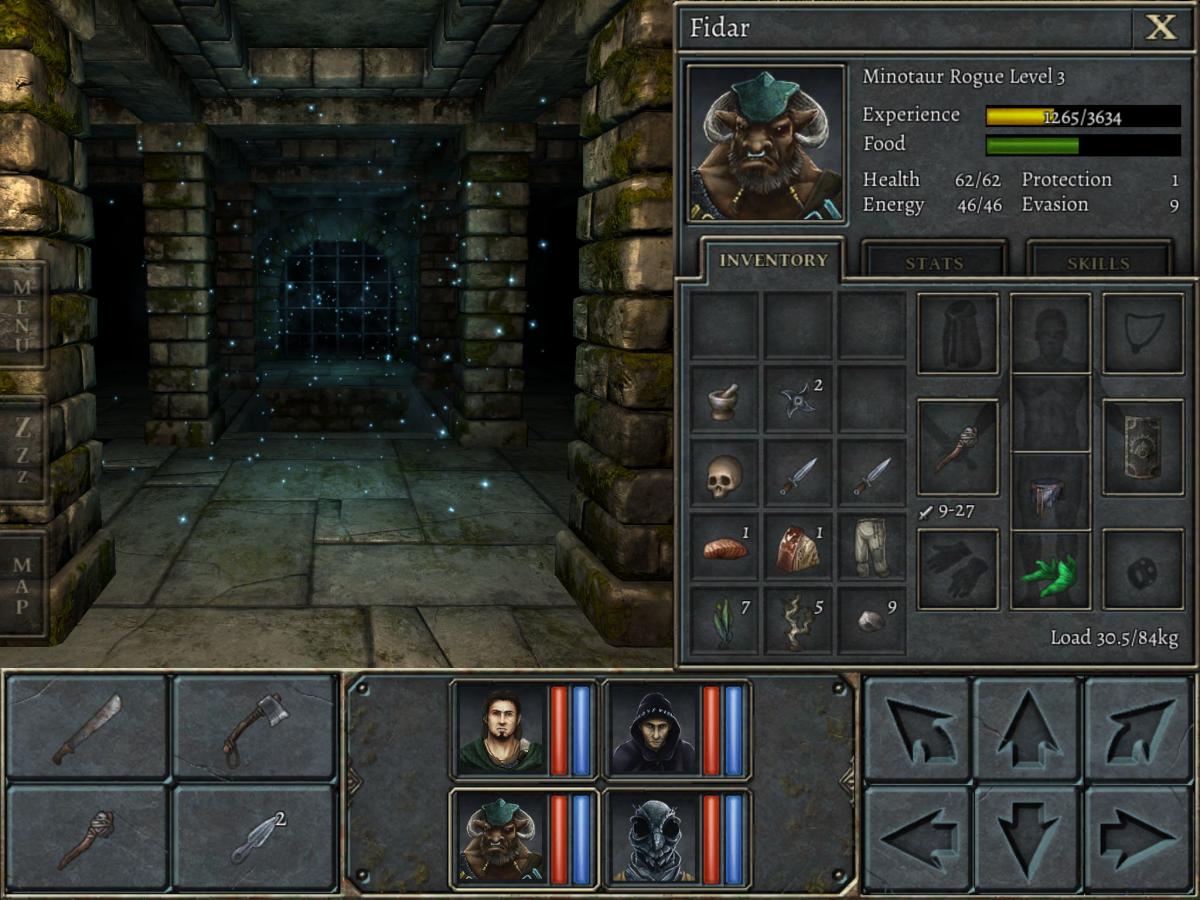Screen dimensions: 1200x900
Task: Open the Map side button
Action: [22, 583]
